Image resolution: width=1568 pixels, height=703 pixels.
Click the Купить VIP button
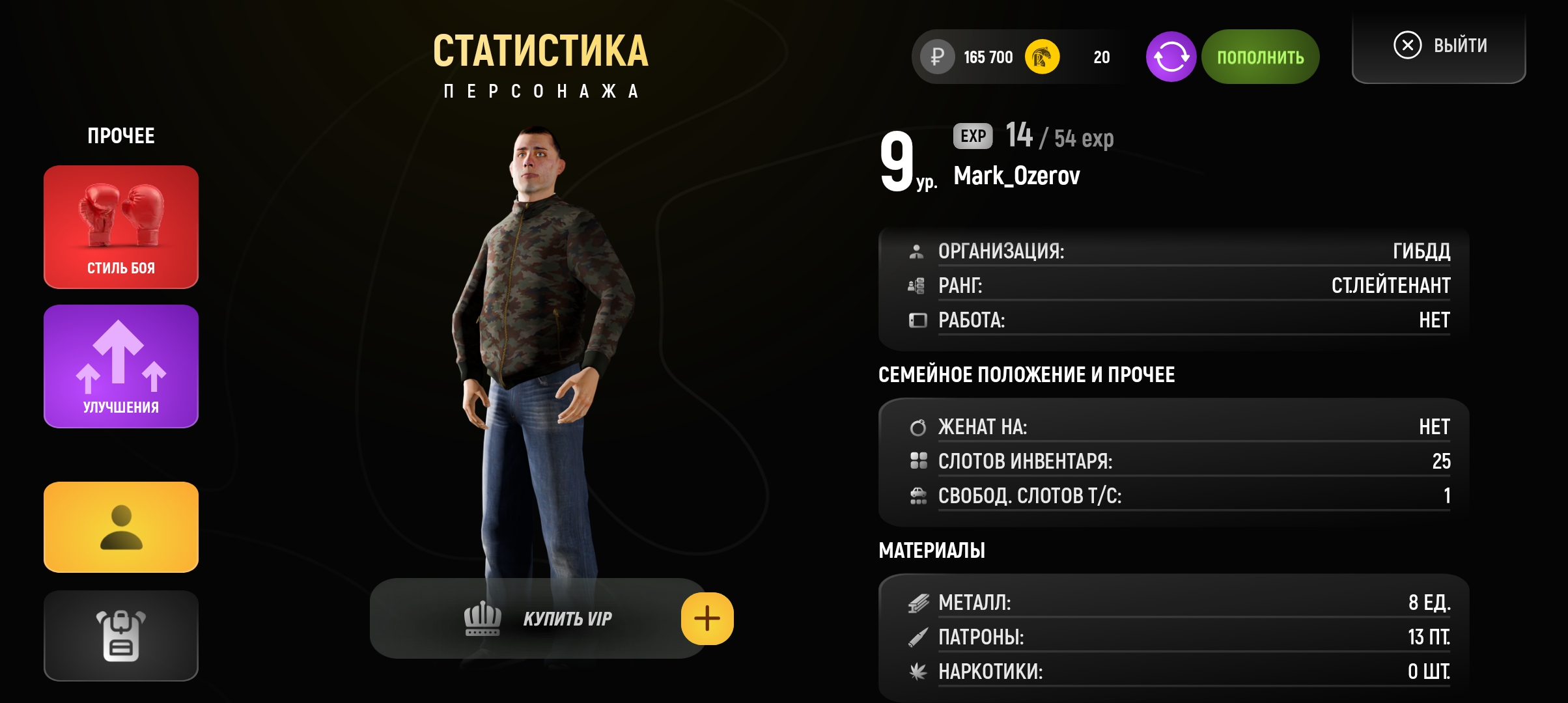(x=538, y=618)
